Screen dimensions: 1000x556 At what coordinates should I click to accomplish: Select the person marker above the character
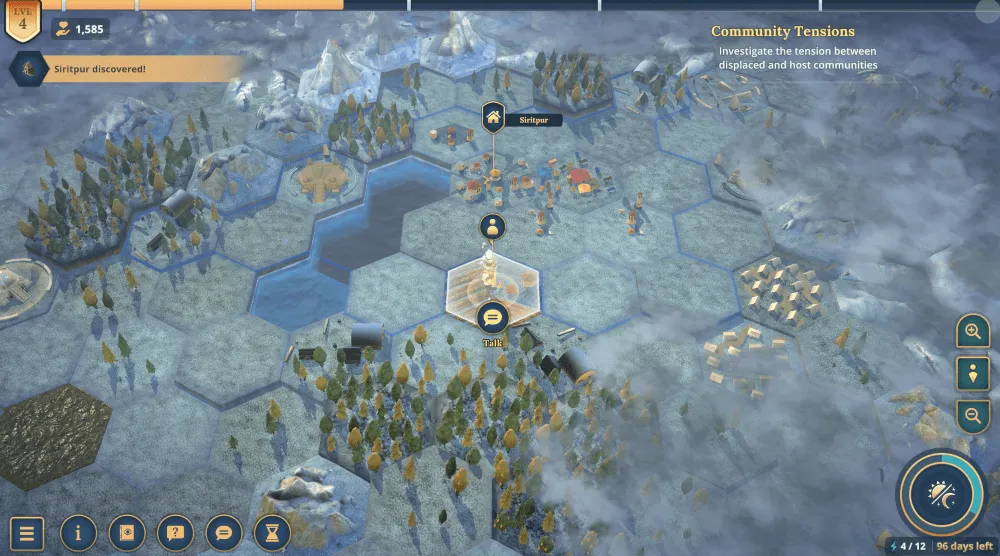[x=491, y=227]
